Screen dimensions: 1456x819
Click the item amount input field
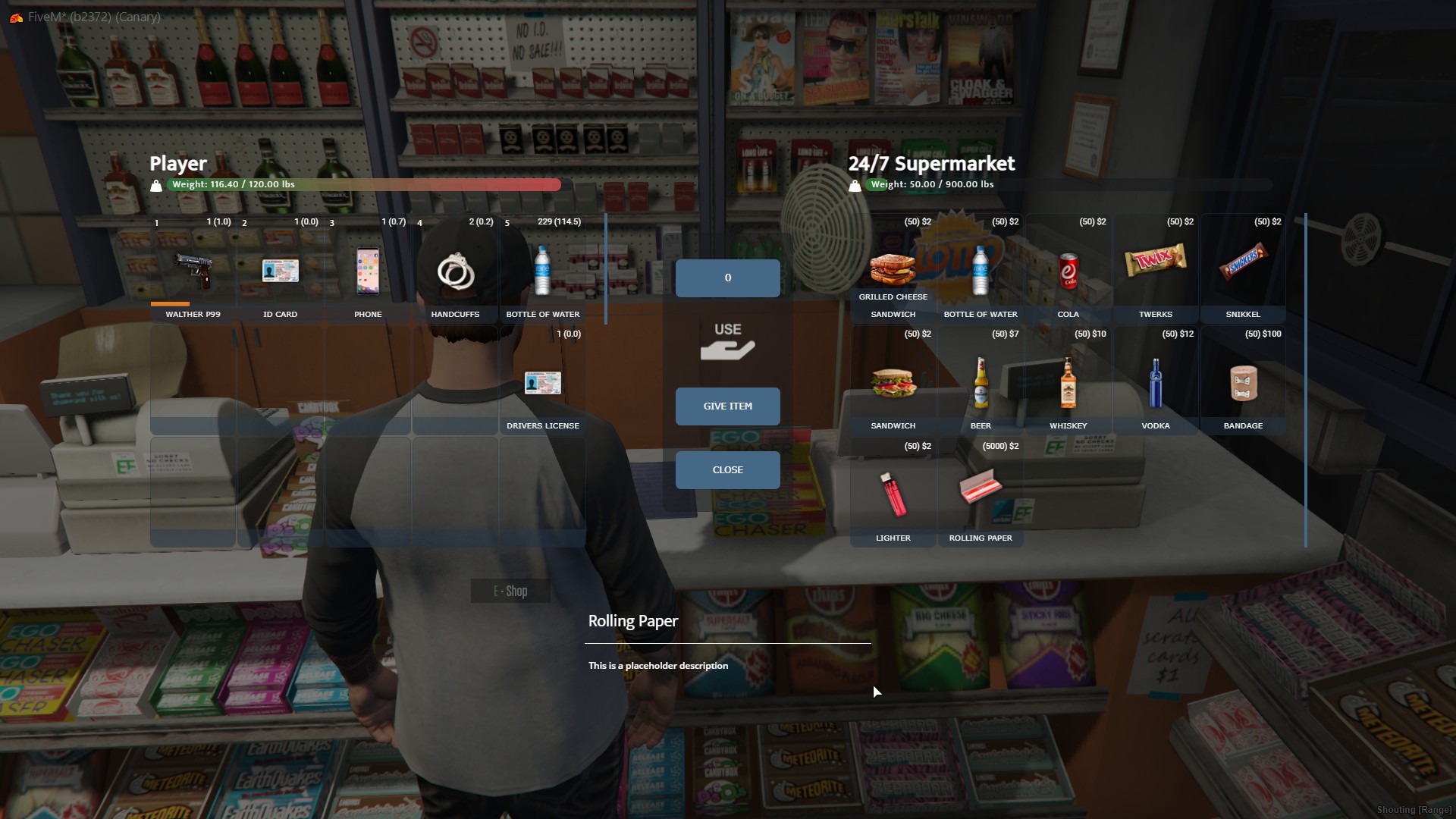727,278
